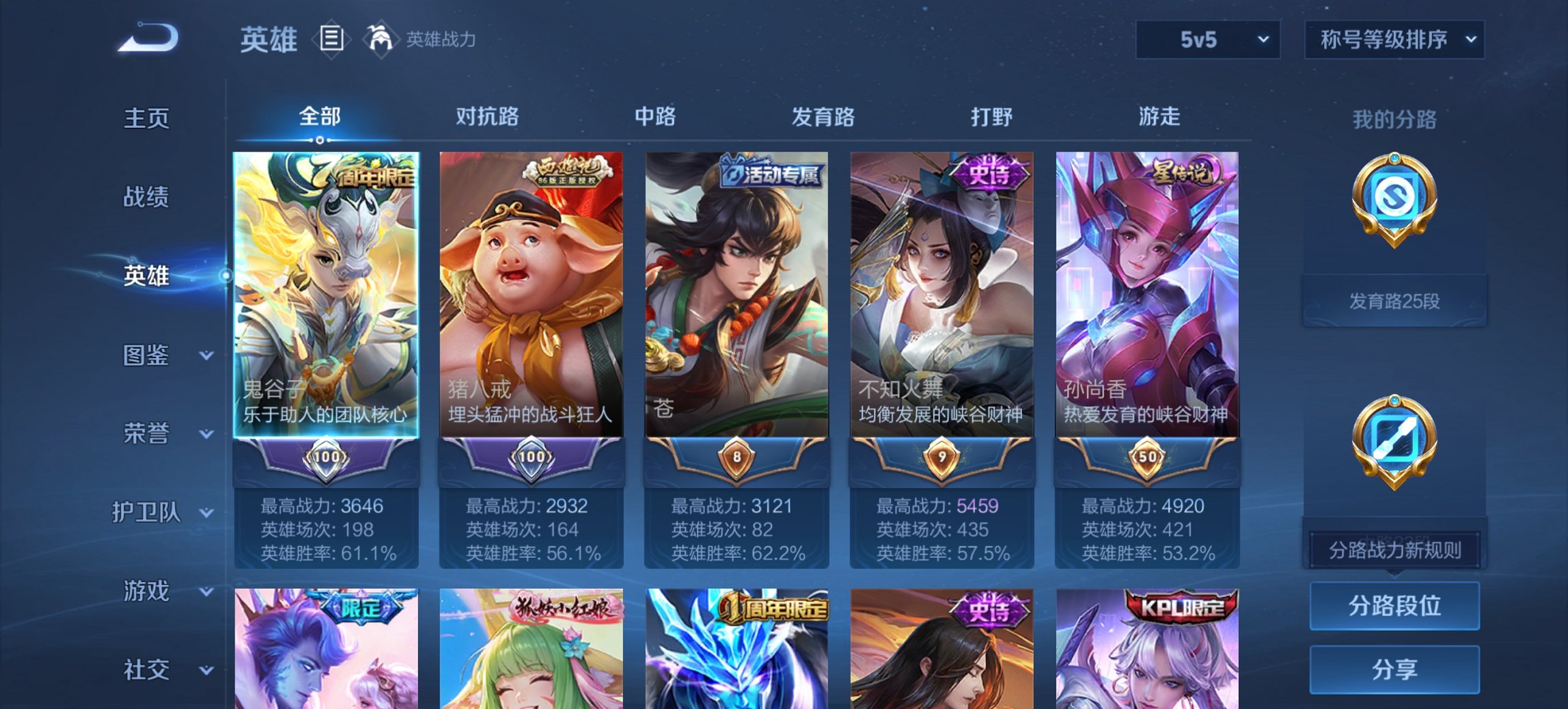This screenshot has width=1568, height=709.
Task: Click the game logo in the top left corner
Action: pos(147,39)
